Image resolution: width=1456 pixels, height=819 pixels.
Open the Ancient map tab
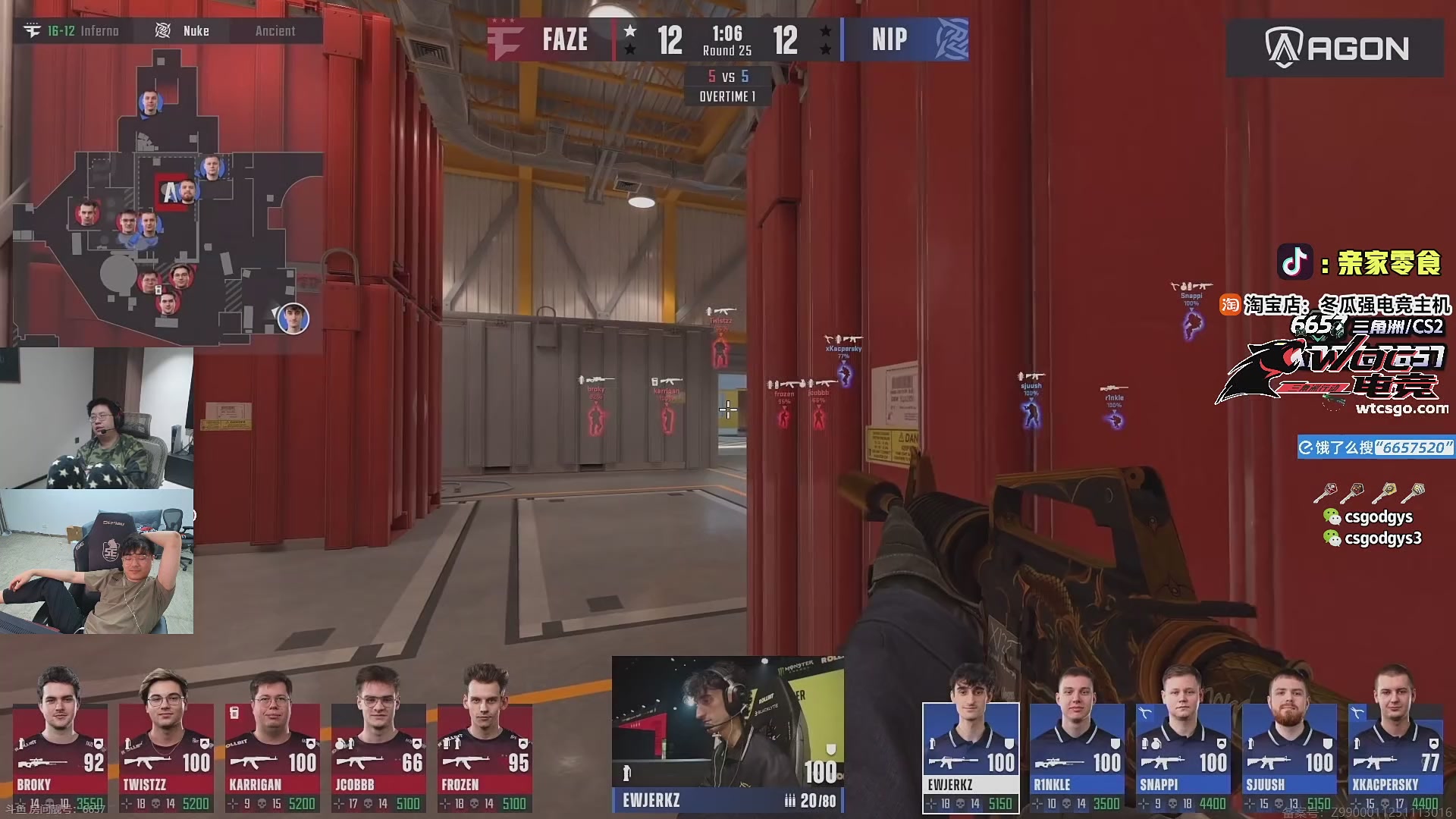point(275,31)
